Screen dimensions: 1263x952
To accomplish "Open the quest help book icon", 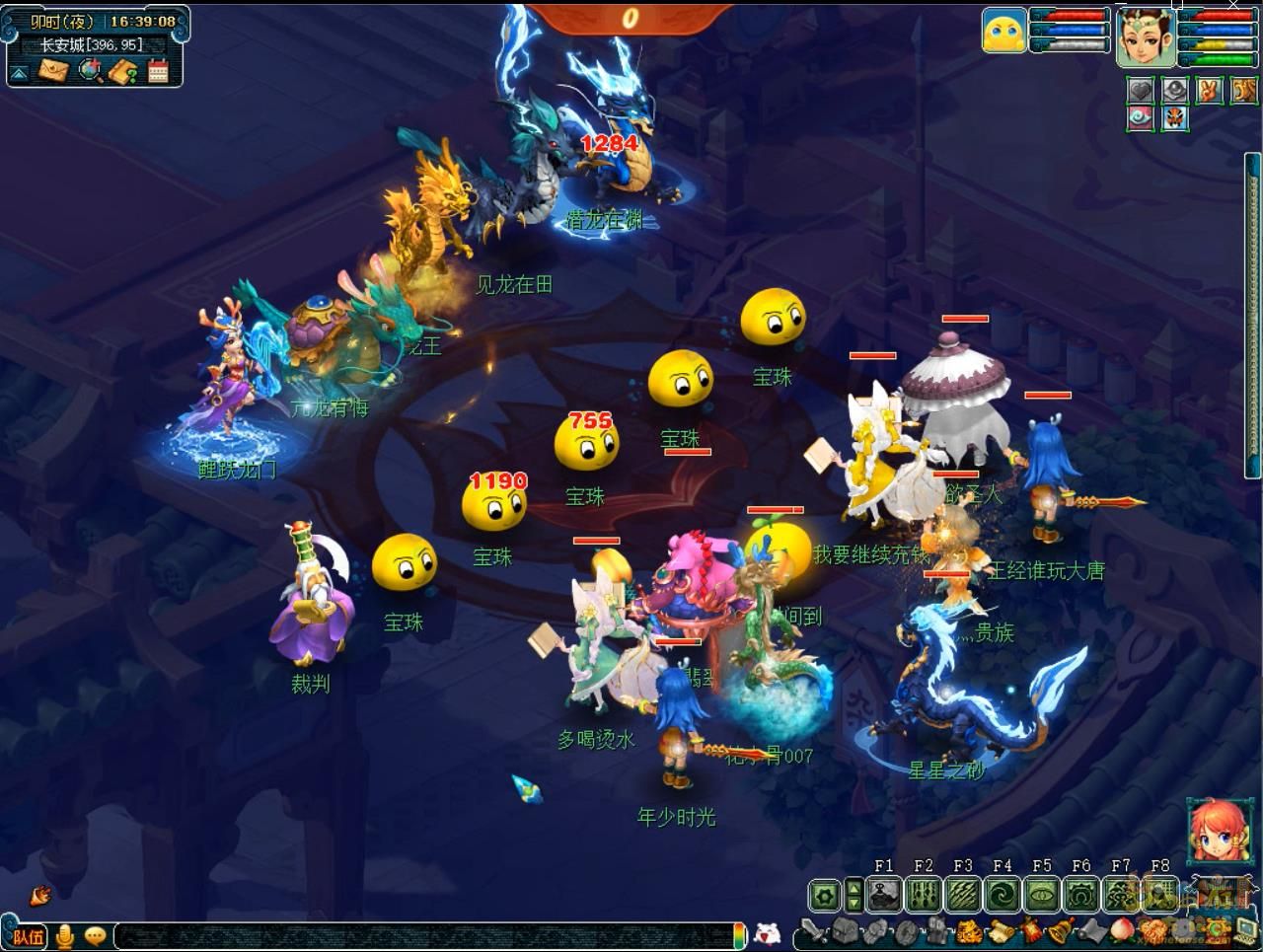I will pyautogui.click(x=124, y=71).
